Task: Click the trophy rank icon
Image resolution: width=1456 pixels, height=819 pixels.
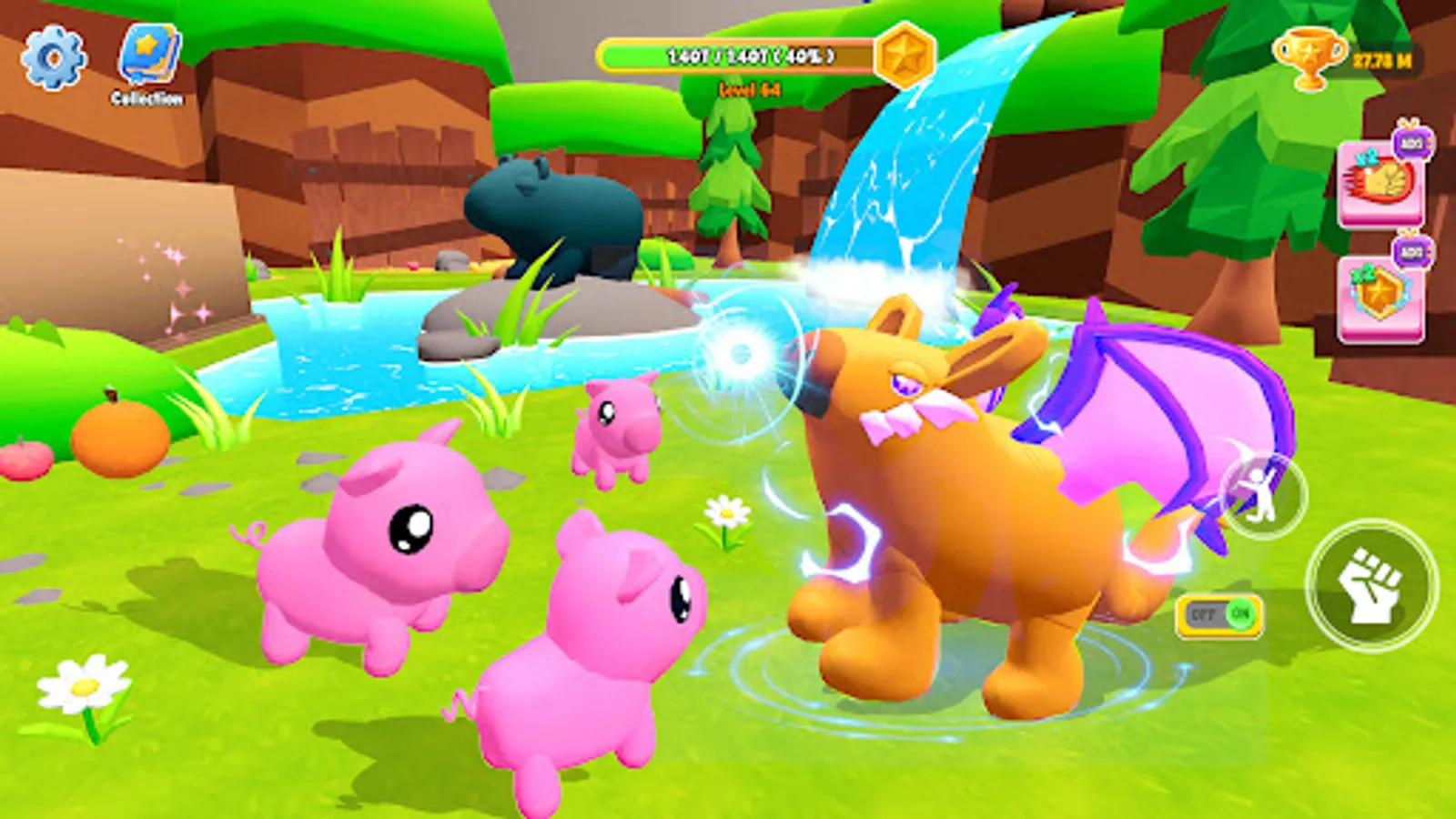Action: [x=1310, y=56]
